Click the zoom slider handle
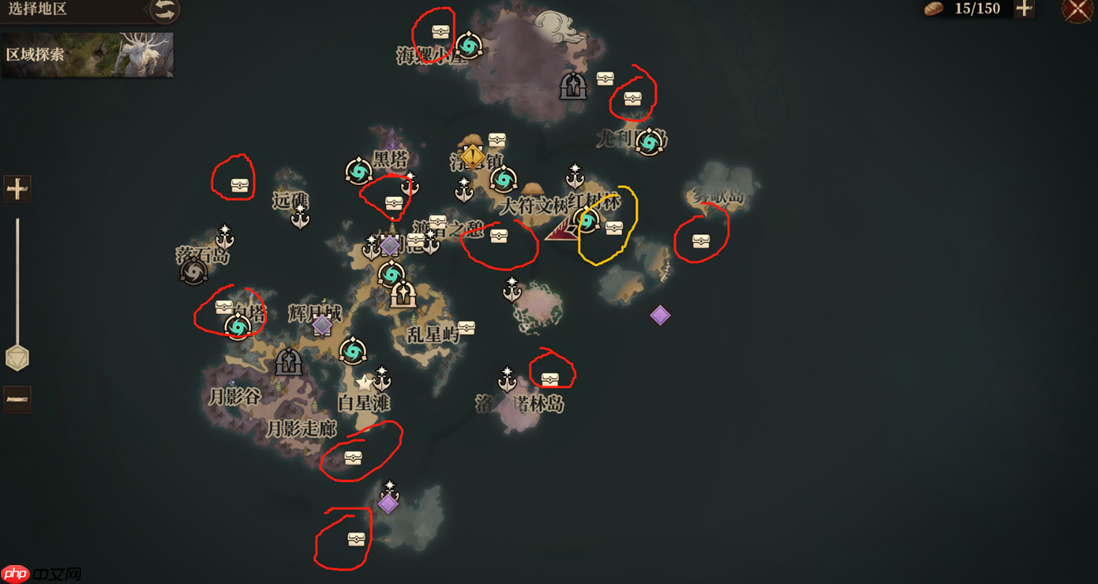This screenshot has height=584, width=1098. (17, 357)
